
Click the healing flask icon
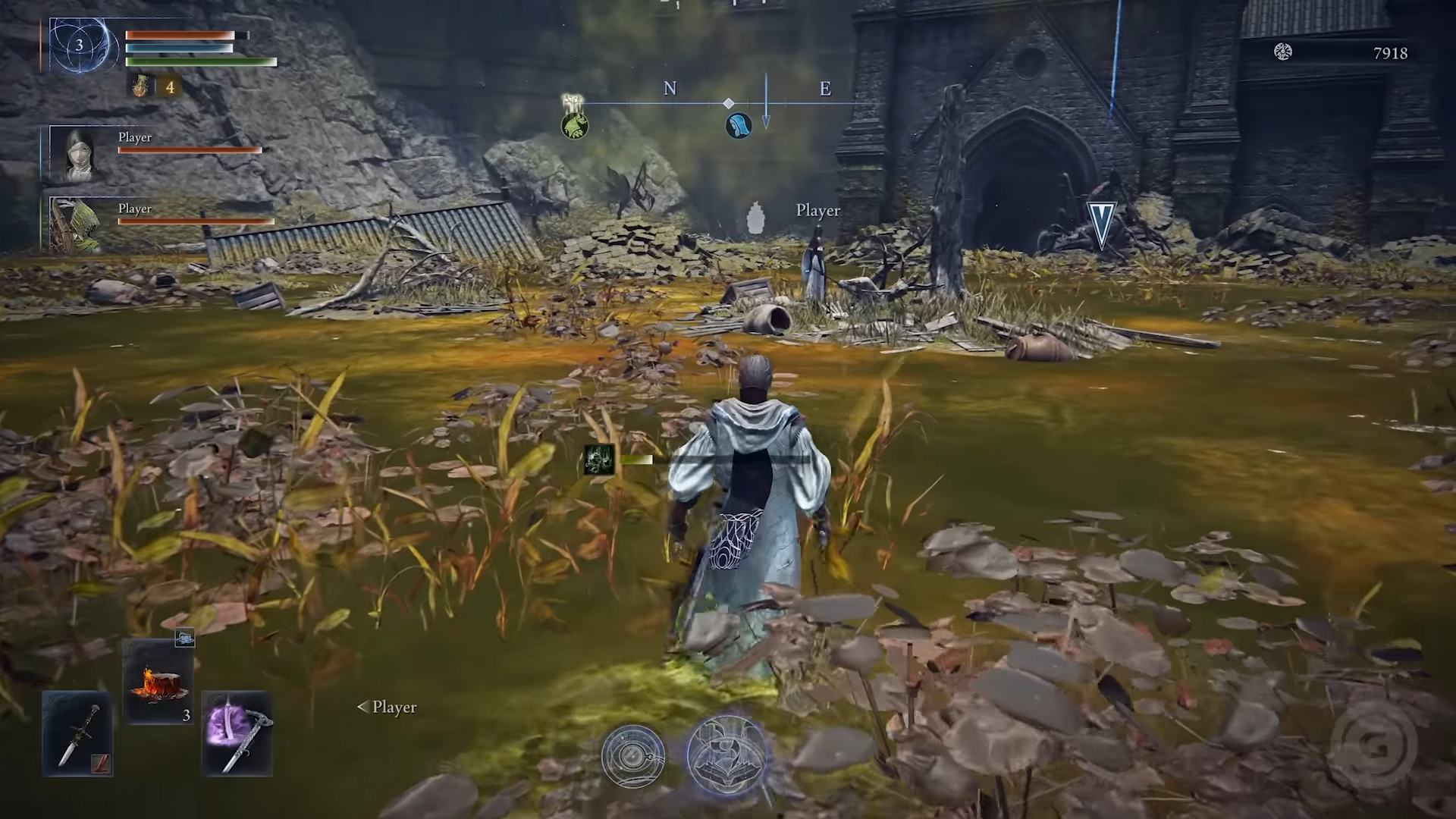[x=141, y=86]
